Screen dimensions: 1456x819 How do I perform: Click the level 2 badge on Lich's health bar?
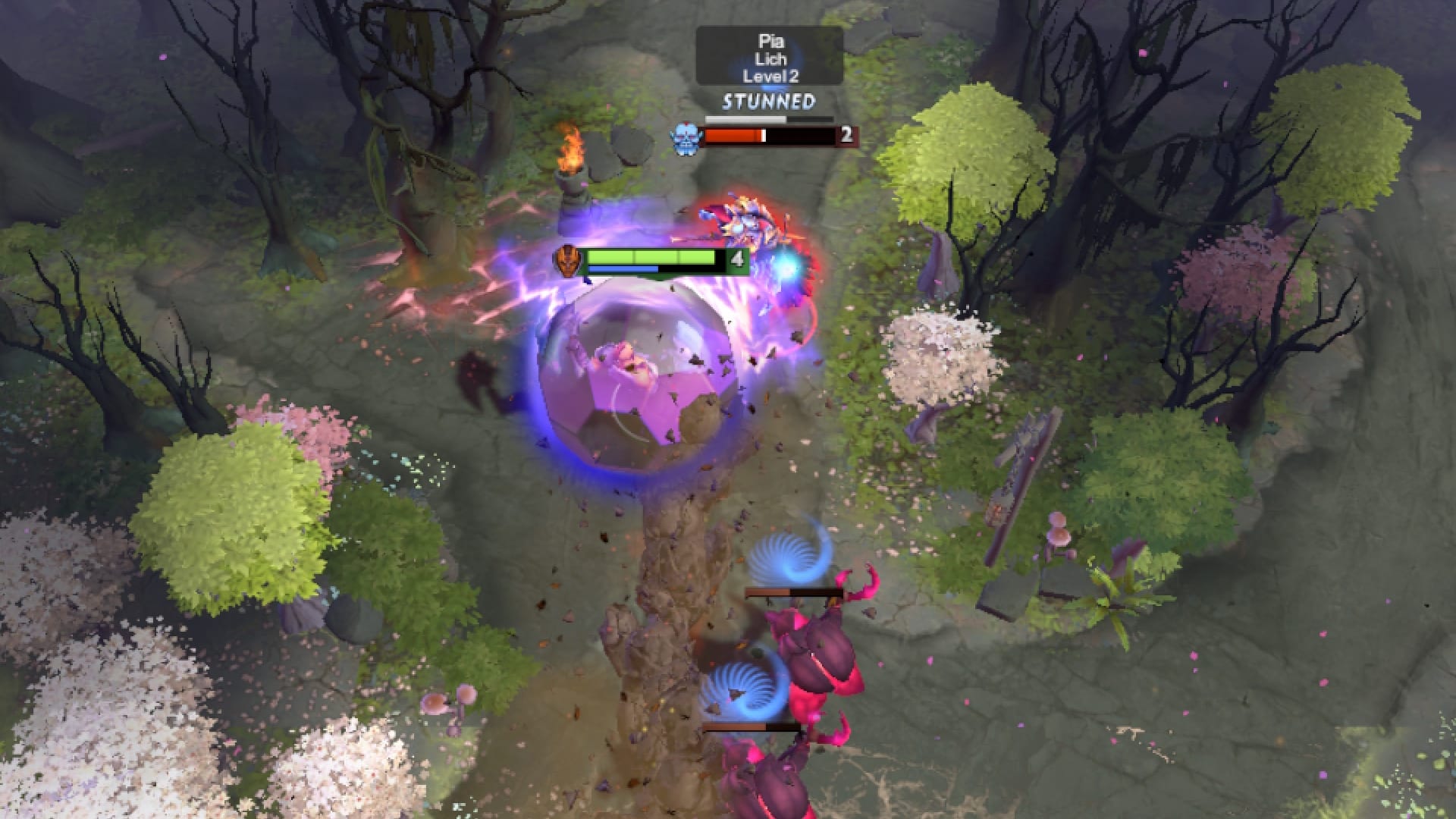click(x=846, y=135)
